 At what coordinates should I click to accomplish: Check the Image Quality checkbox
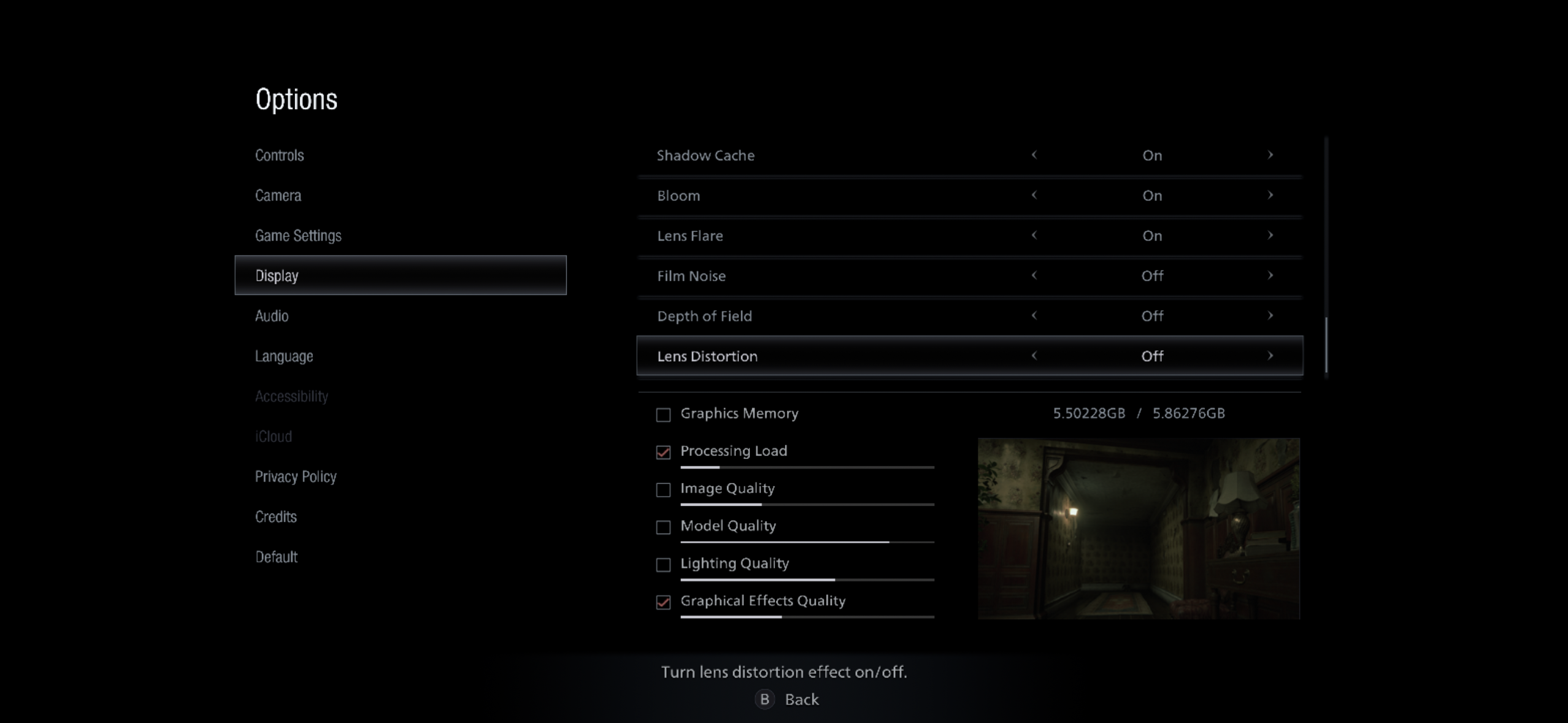663,490
